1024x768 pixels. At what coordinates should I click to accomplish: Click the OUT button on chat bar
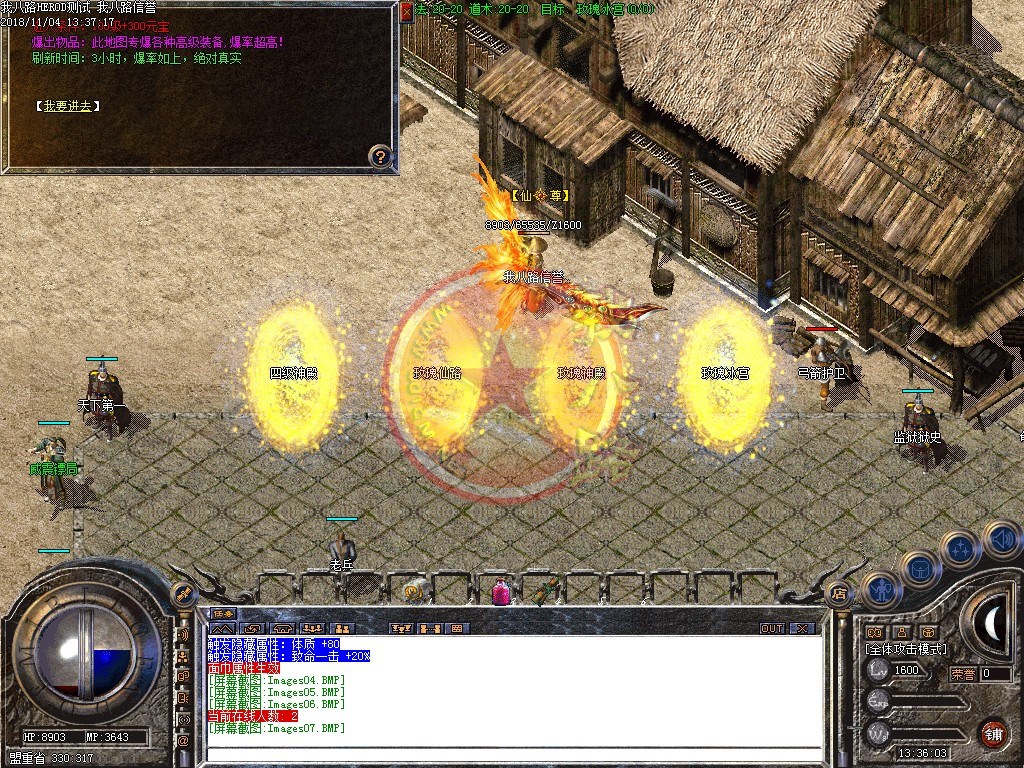pyautogui.click(x=771, y=629)
